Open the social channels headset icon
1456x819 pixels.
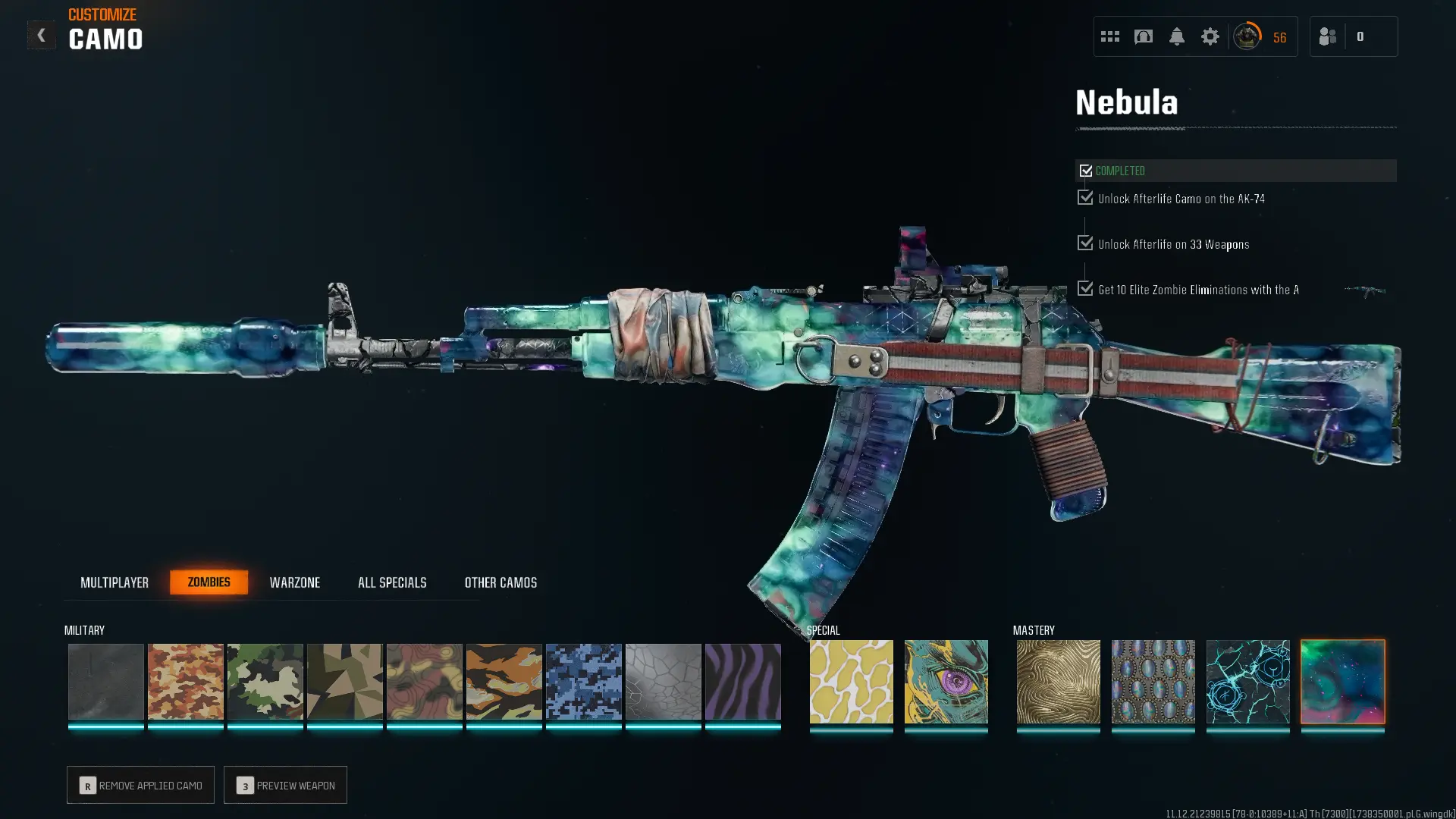click(x=1143, y=36)
